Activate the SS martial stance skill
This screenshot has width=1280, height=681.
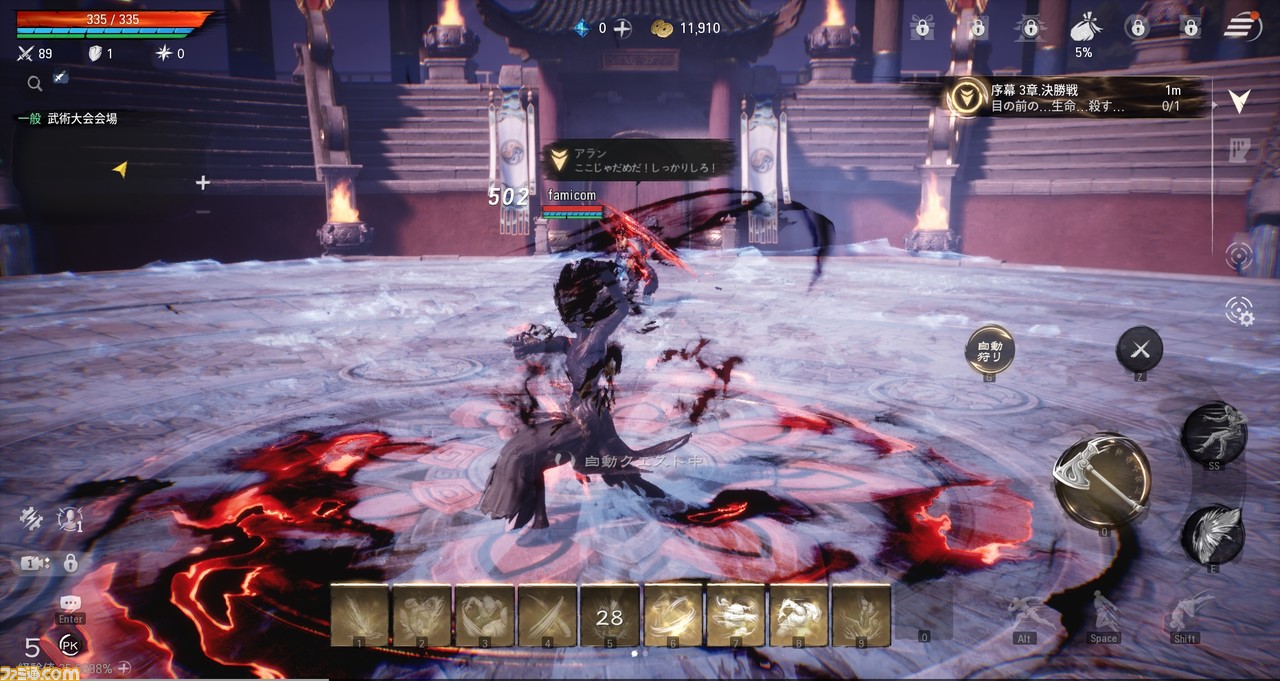(1213, 431)
